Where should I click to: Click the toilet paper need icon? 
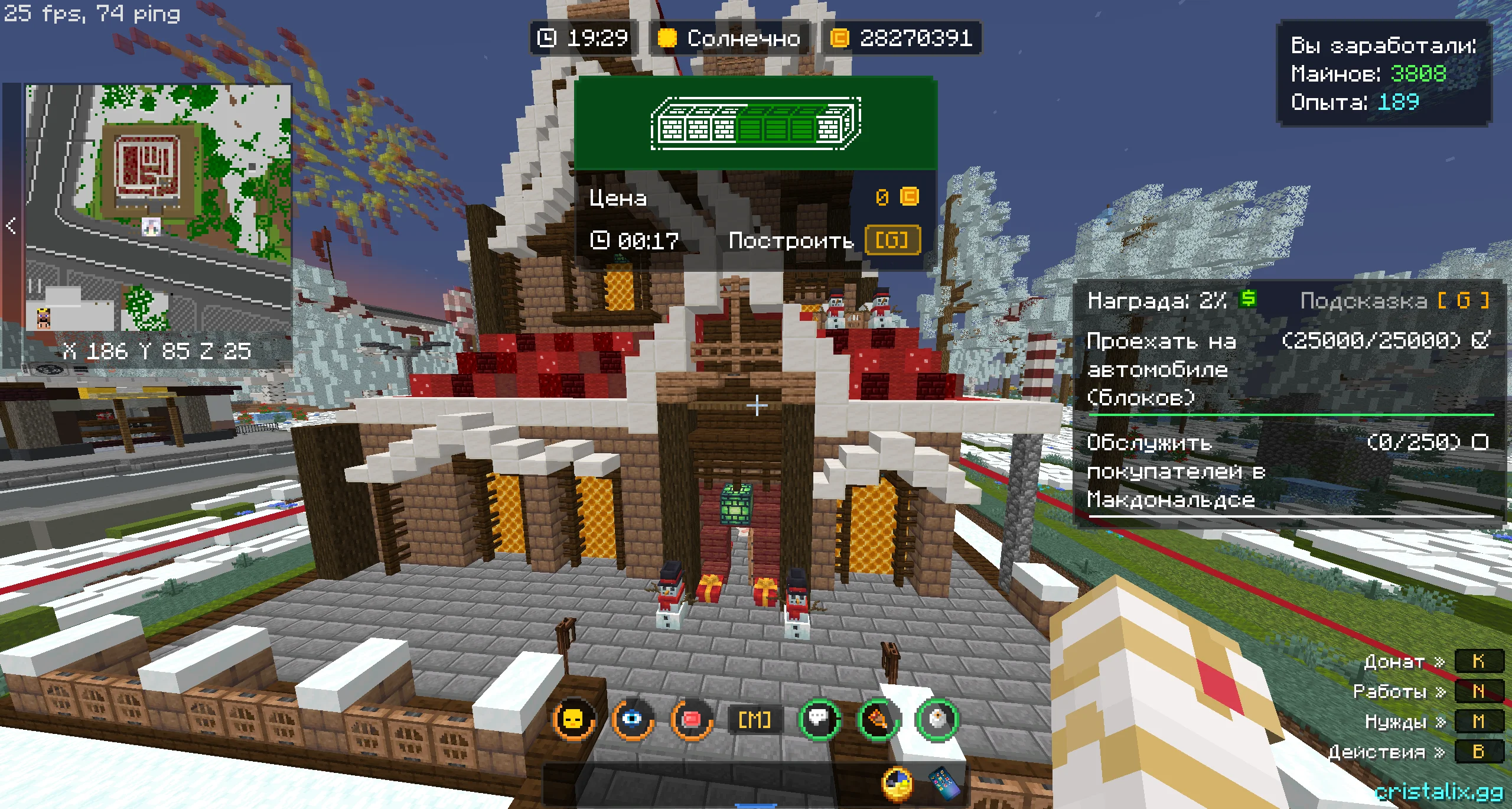coord(937,719)
